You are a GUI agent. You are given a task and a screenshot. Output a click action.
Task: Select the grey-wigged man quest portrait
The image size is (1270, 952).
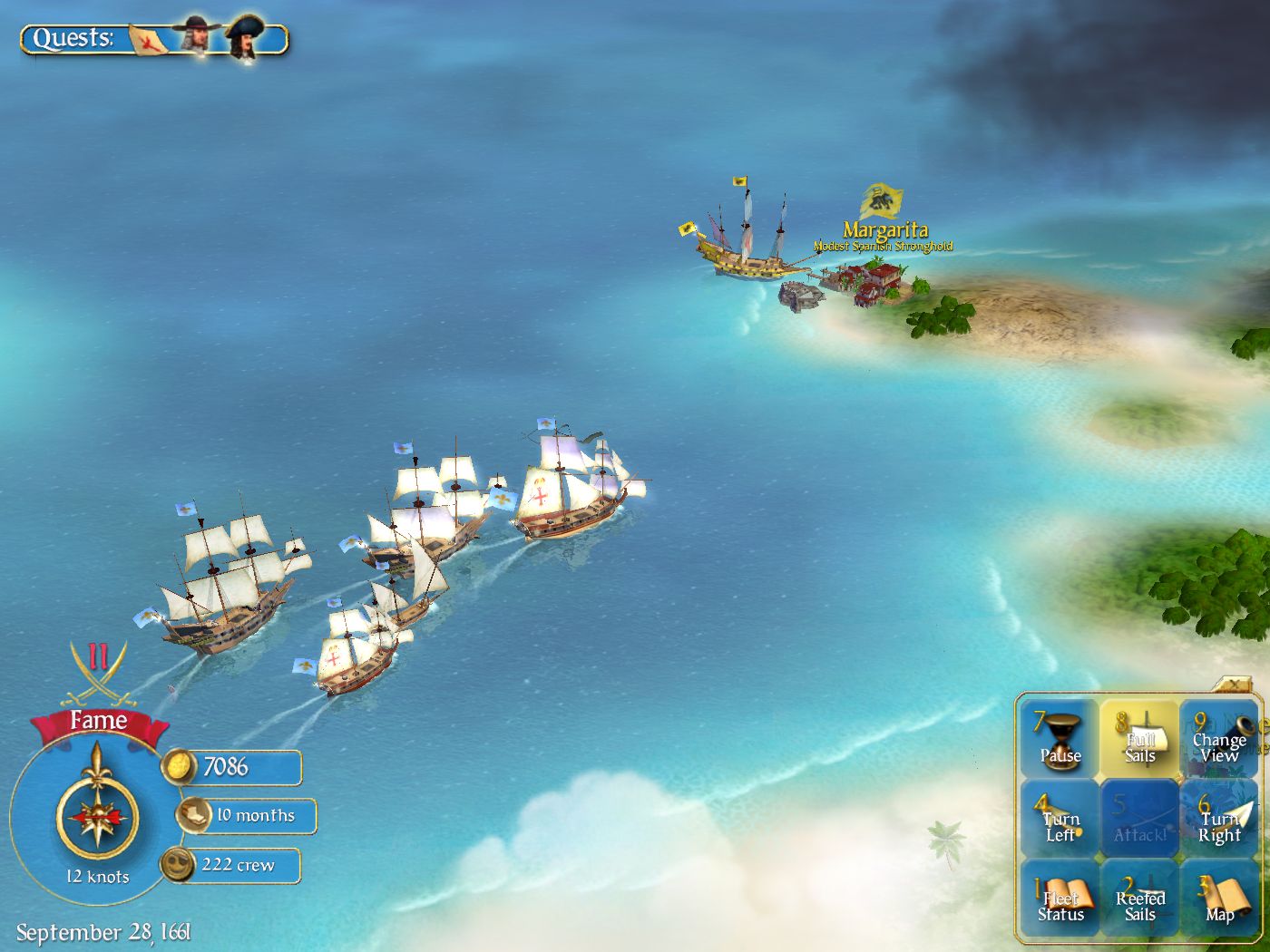click(x=197, y=36)
